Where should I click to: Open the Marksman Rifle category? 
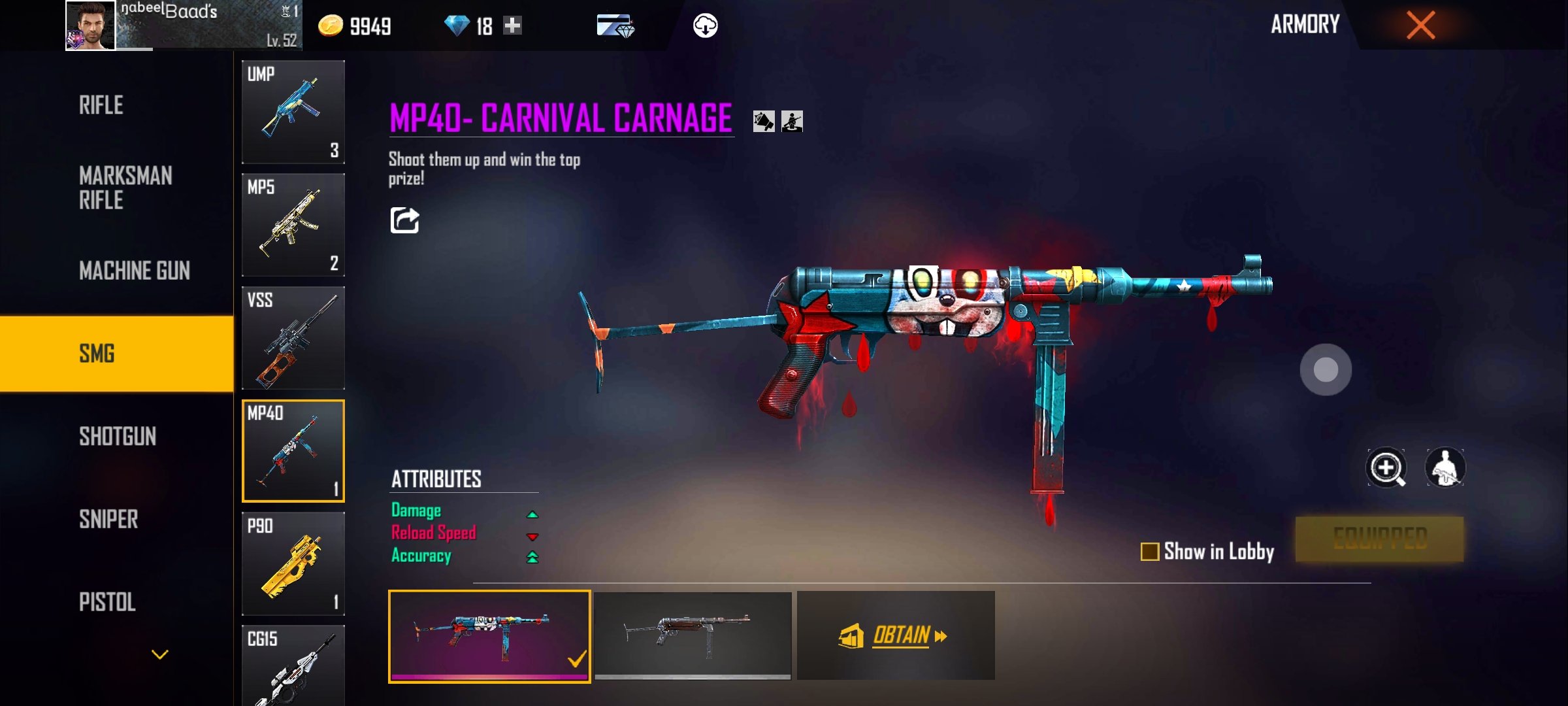point(125,188)
